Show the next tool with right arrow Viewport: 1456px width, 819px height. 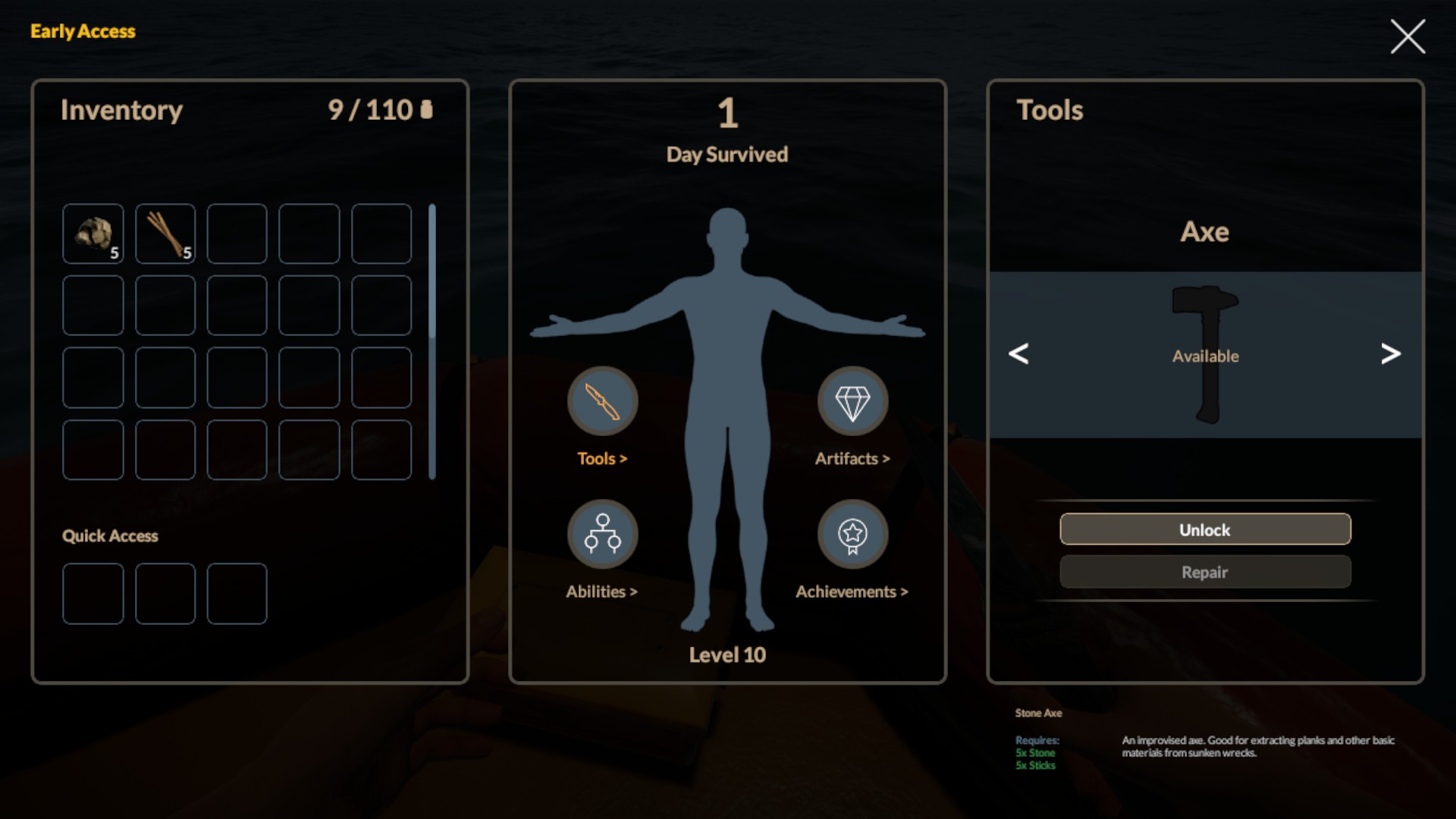(x=1390, y=353)
